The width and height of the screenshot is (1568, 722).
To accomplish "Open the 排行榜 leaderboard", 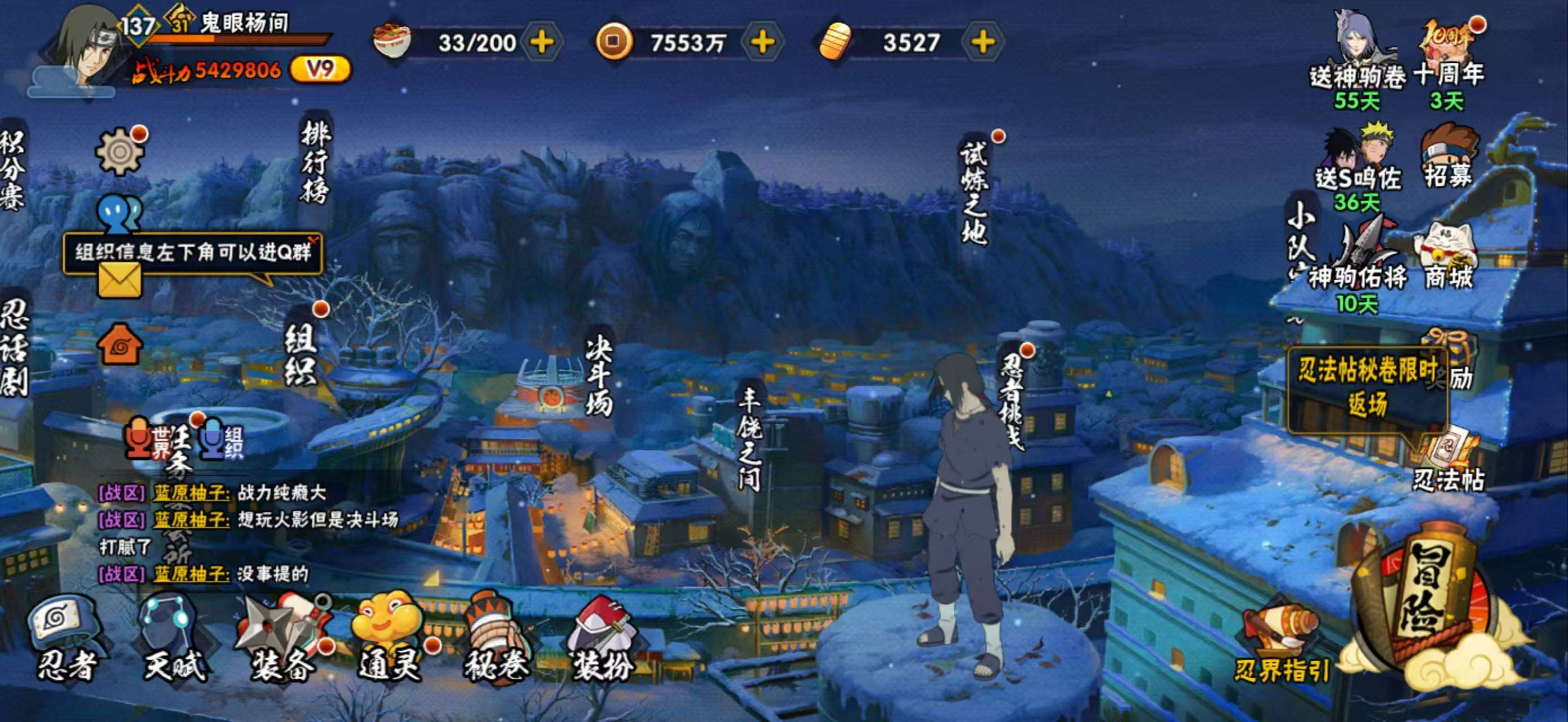I will click(x=315, y=161).
